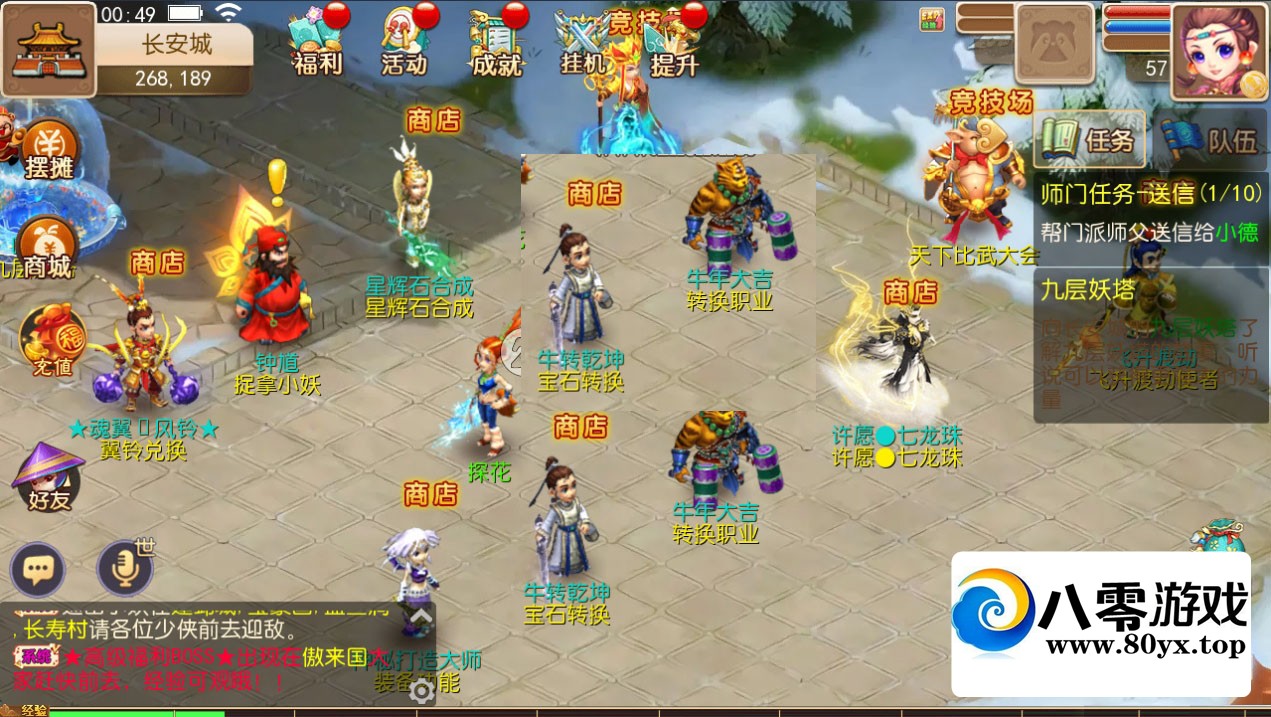Open the palace map icon
The height and width of the screenshot is (717, 1271).
pos(49,49)
